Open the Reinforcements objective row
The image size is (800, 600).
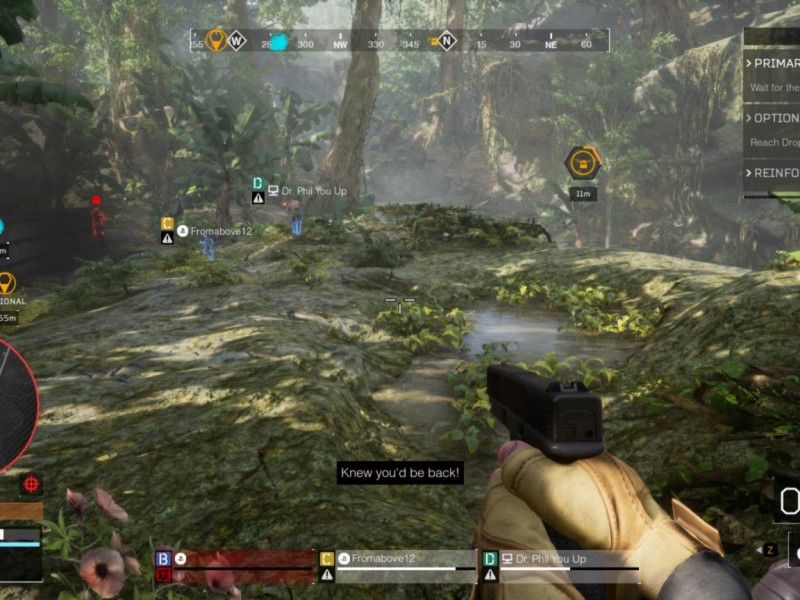coord(774,173)
